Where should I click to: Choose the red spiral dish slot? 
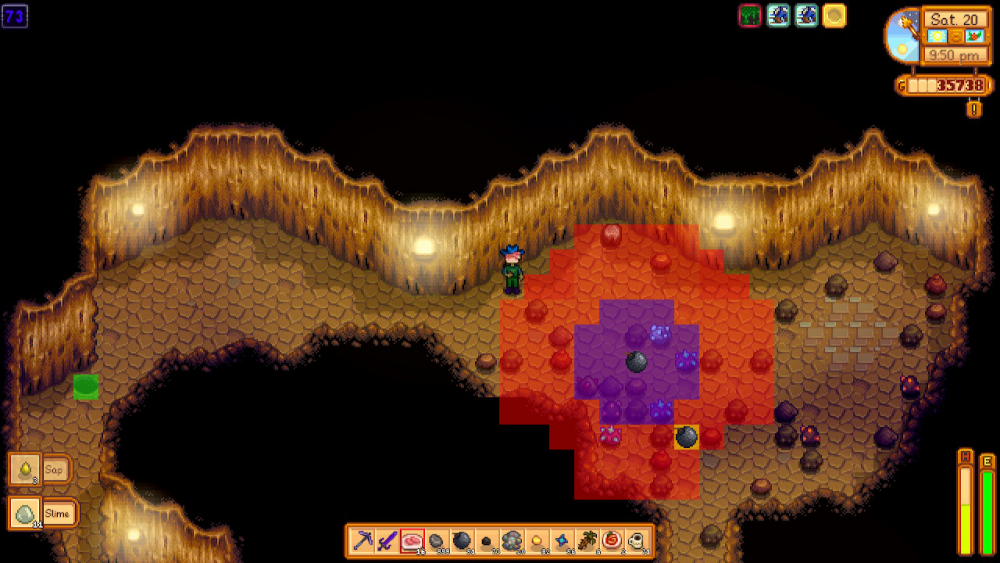612,541
